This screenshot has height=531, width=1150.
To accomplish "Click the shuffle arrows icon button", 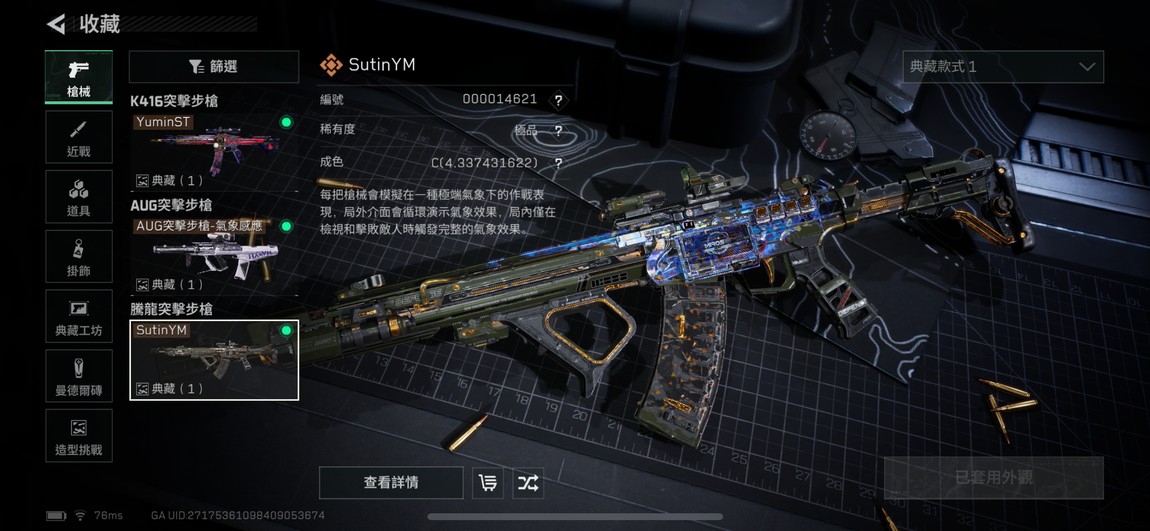I will pos(528,483).
